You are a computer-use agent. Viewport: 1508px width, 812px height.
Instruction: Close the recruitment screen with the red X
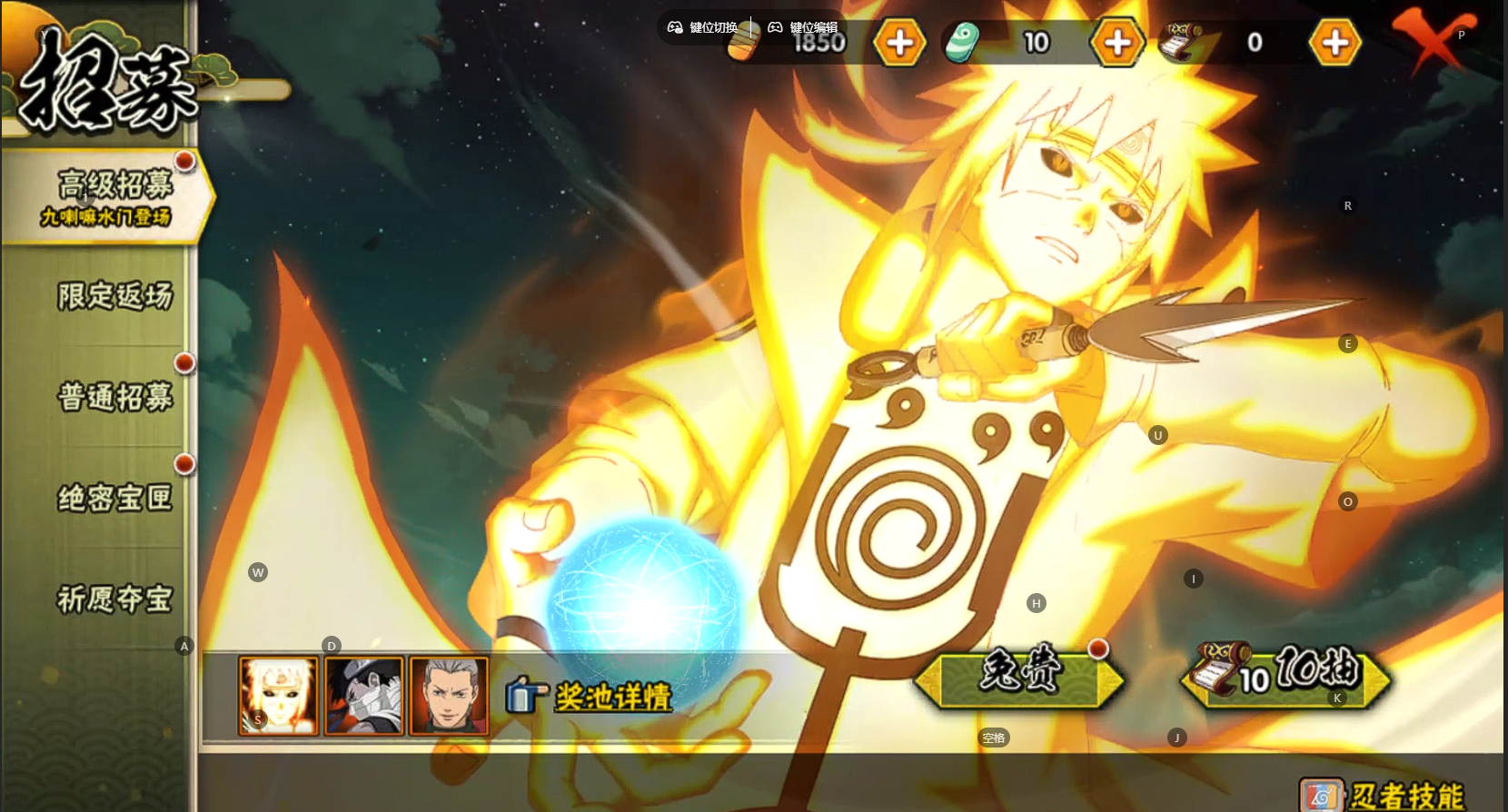1431,41
